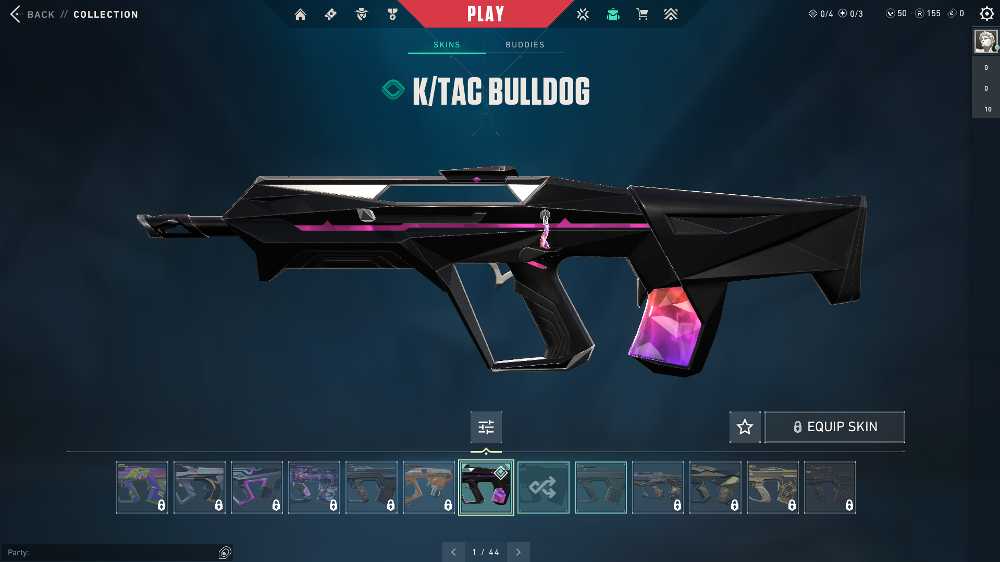
Task: Switch to the Buddies tab
Action: (x=525, y=45)
